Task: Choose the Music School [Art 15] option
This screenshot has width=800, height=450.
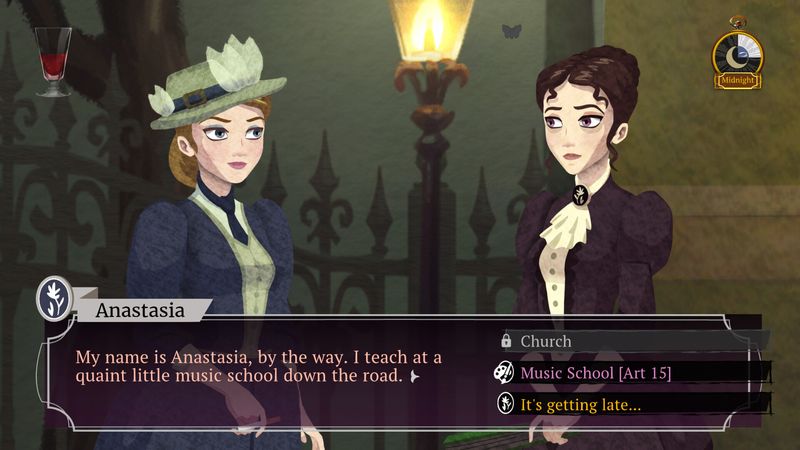Action: (x=595, y=373)
